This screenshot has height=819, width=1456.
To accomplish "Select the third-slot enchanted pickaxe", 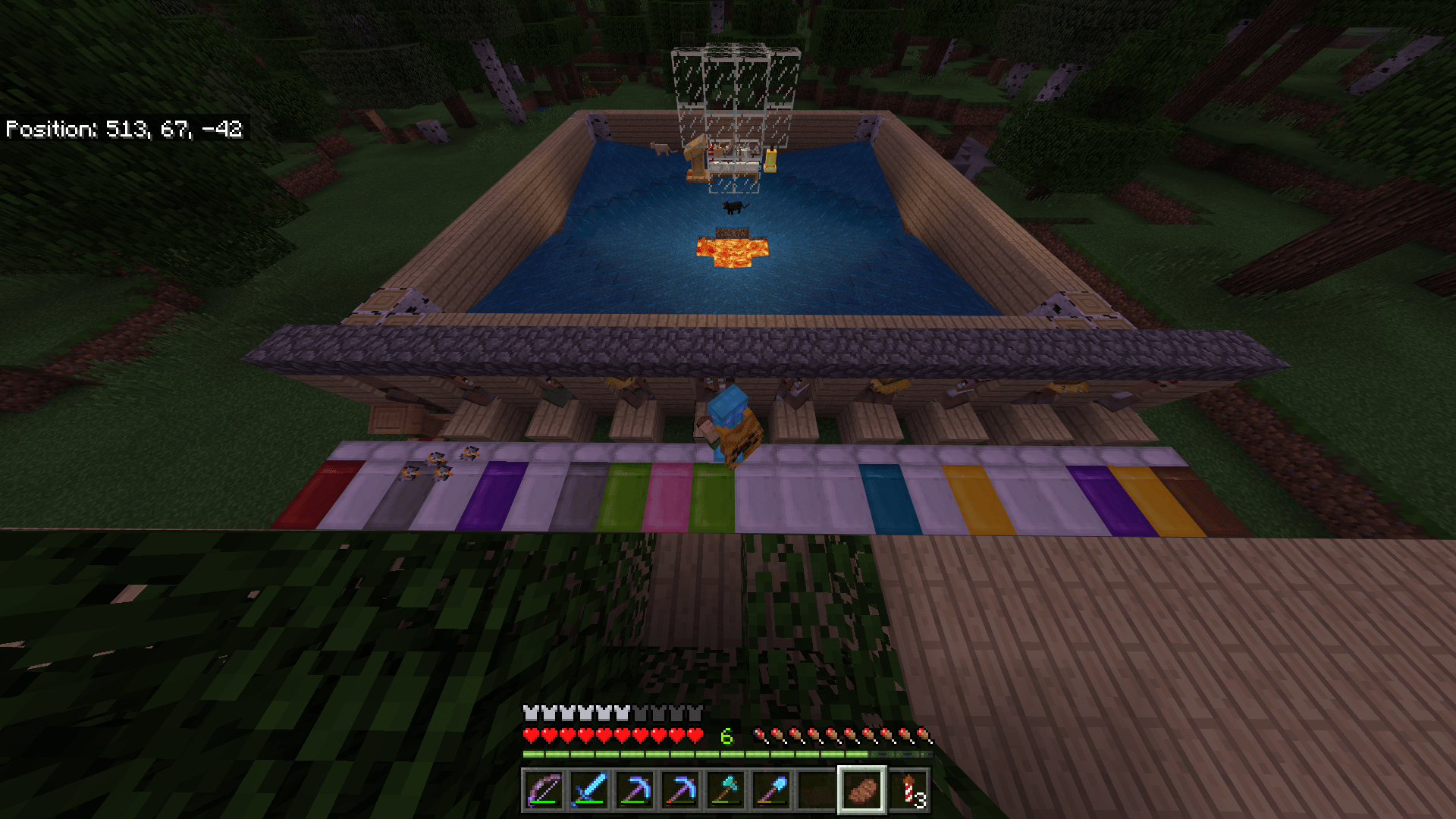I will click(x=632, y=791).
